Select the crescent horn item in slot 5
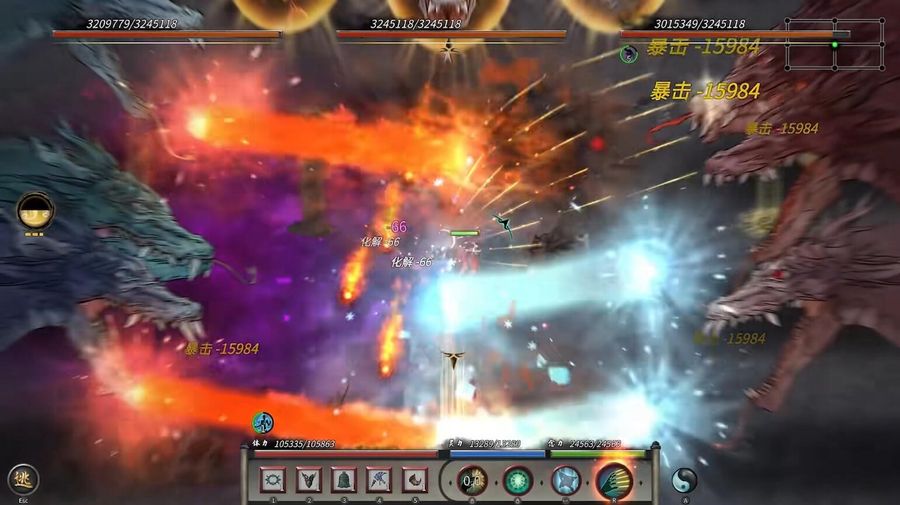 click(415, 480)
